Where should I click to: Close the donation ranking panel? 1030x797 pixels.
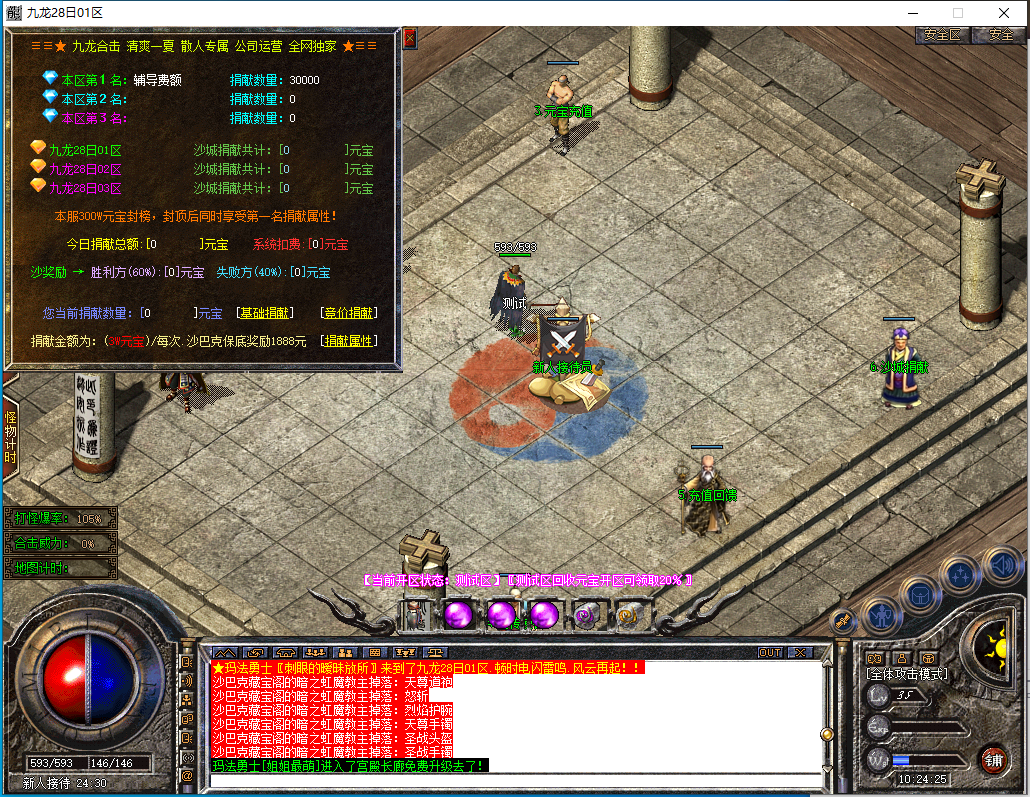point(409,38)
